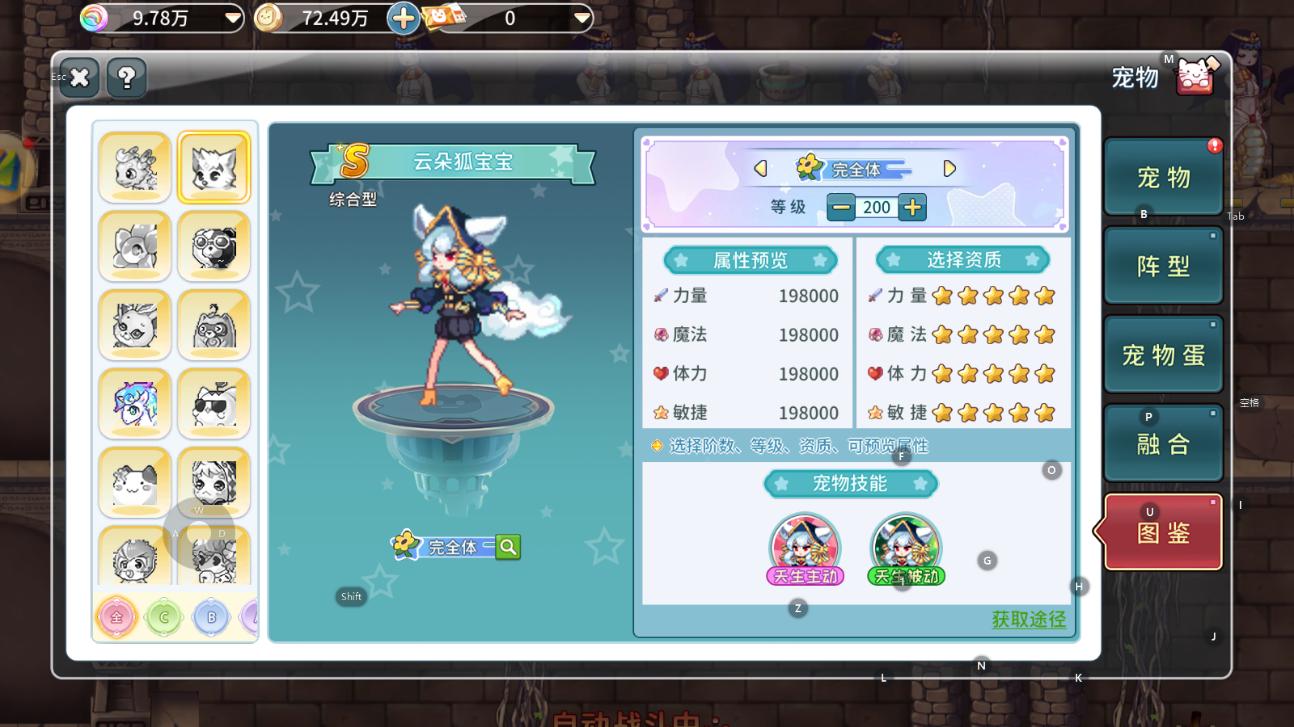Filter the pet list by C rank
The width and height of the screenshot is (1294, 727).
[164, 617]
